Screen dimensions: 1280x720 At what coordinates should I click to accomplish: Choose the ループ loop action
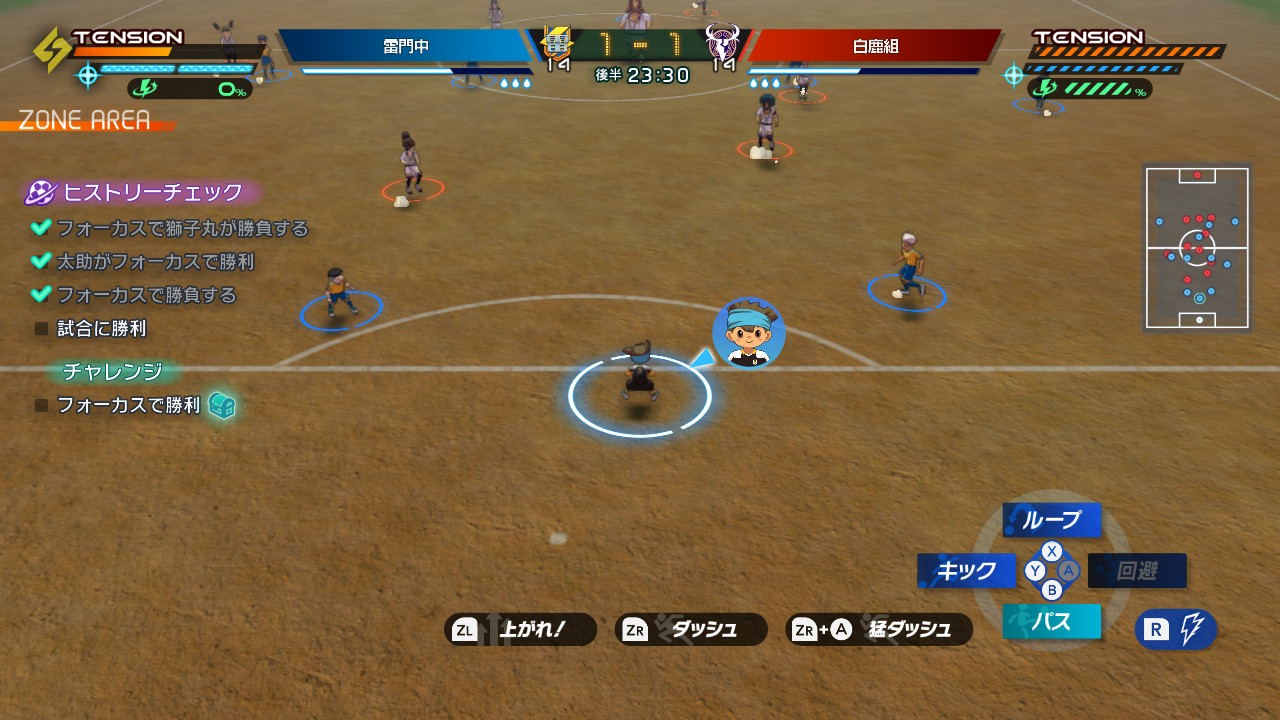point(1051,520)
